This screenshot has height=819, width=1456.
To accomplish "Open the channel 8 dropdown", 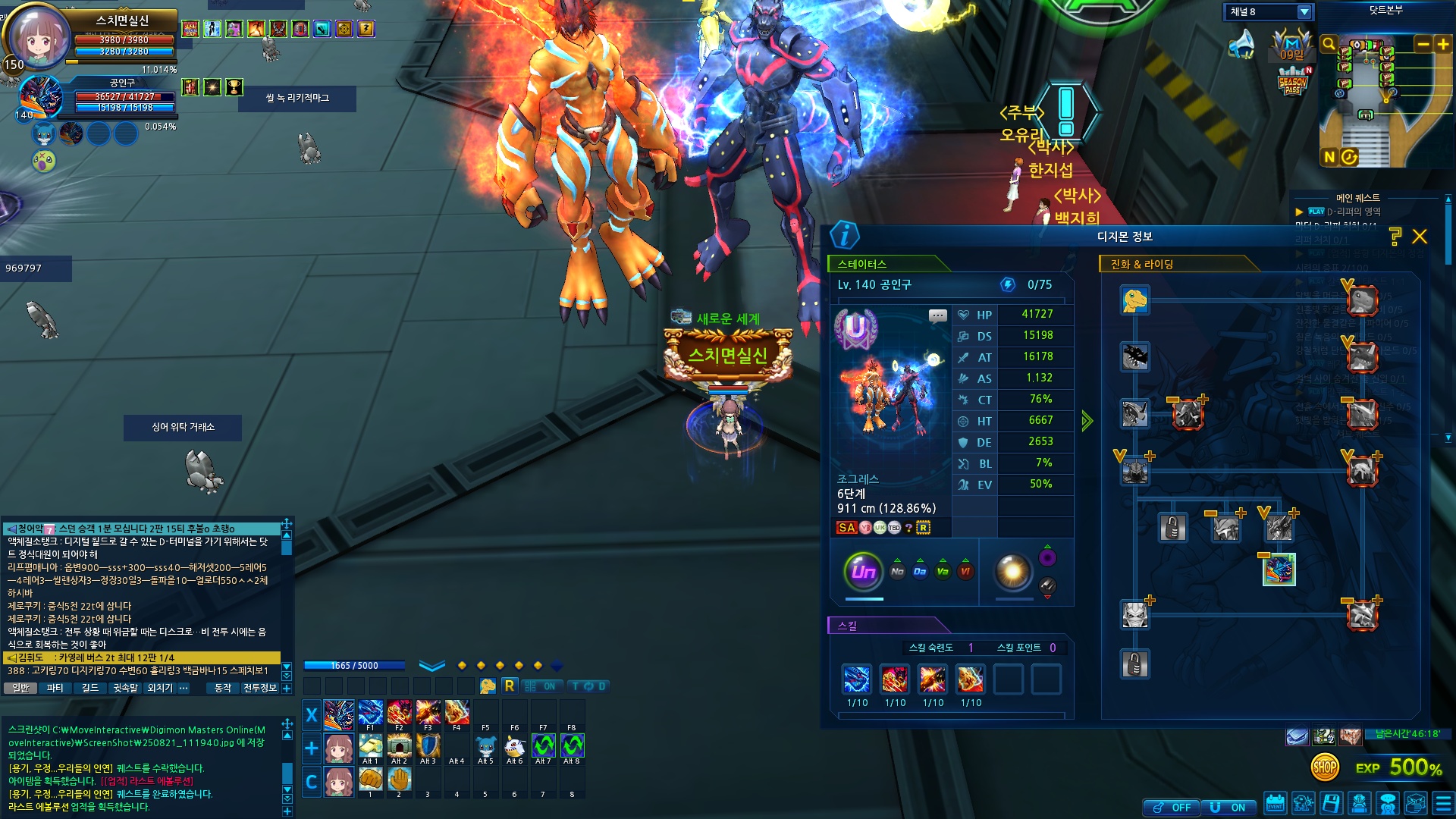I will coord(1304,12).
